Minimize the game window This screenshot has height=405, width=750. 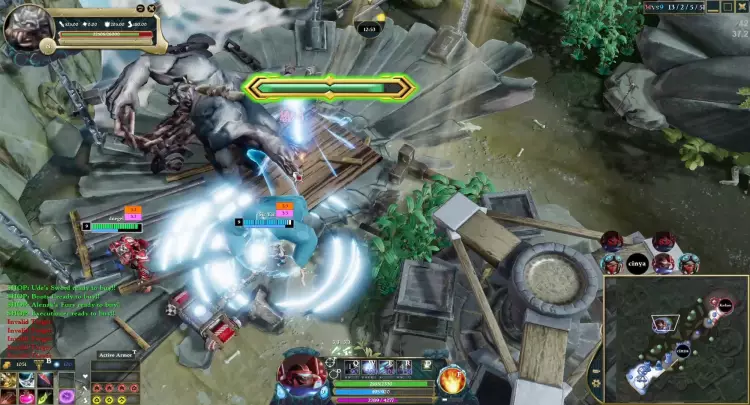point(713,6)
